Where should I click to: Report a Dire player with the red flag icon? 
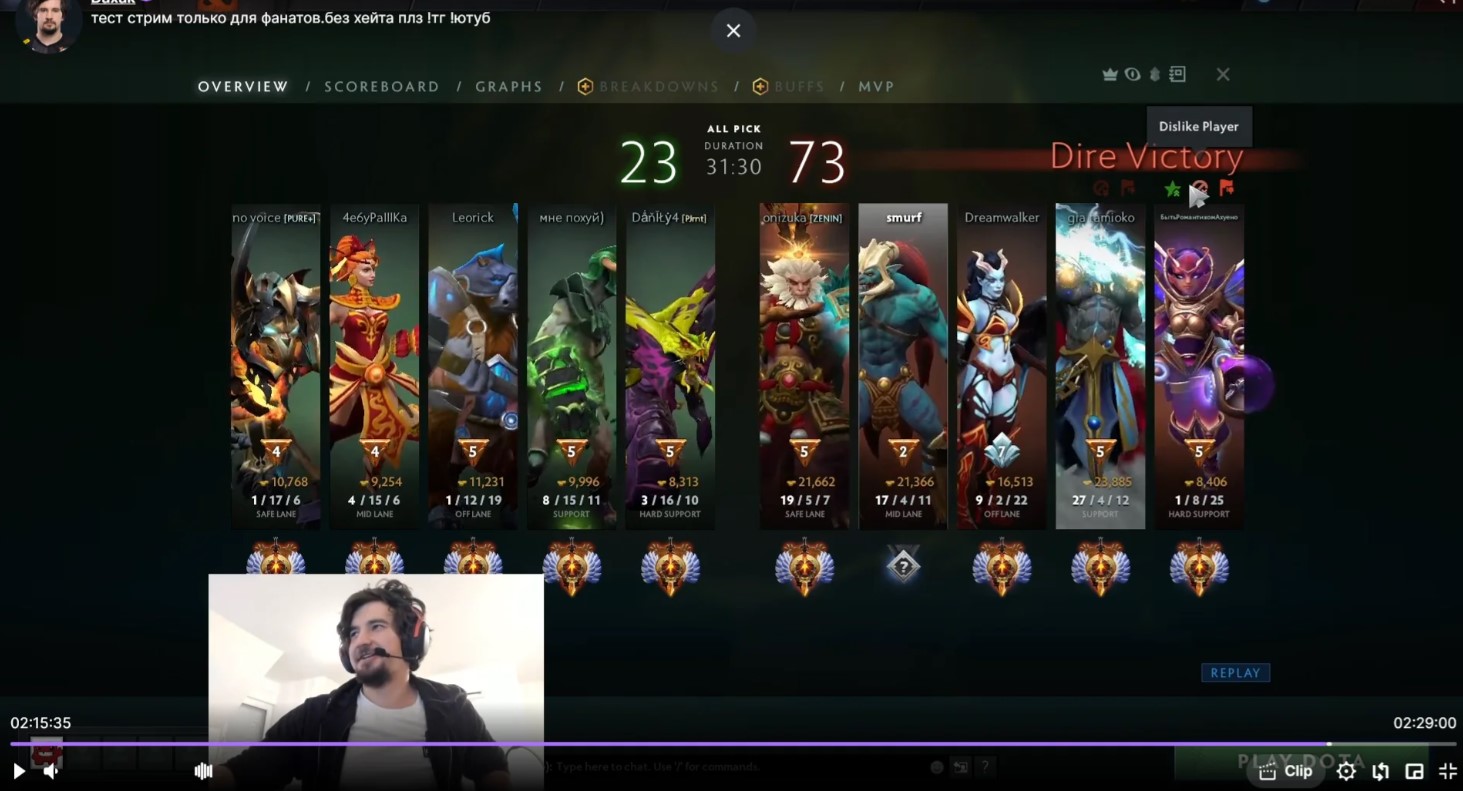pos(1228,187)
